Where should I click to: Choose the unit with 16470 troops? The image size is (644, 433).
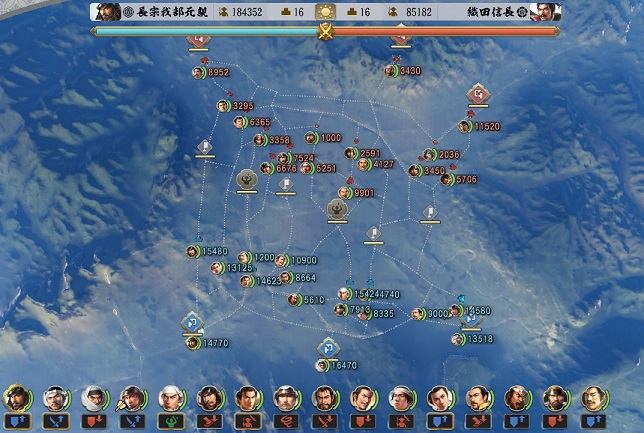click(322, 366)
